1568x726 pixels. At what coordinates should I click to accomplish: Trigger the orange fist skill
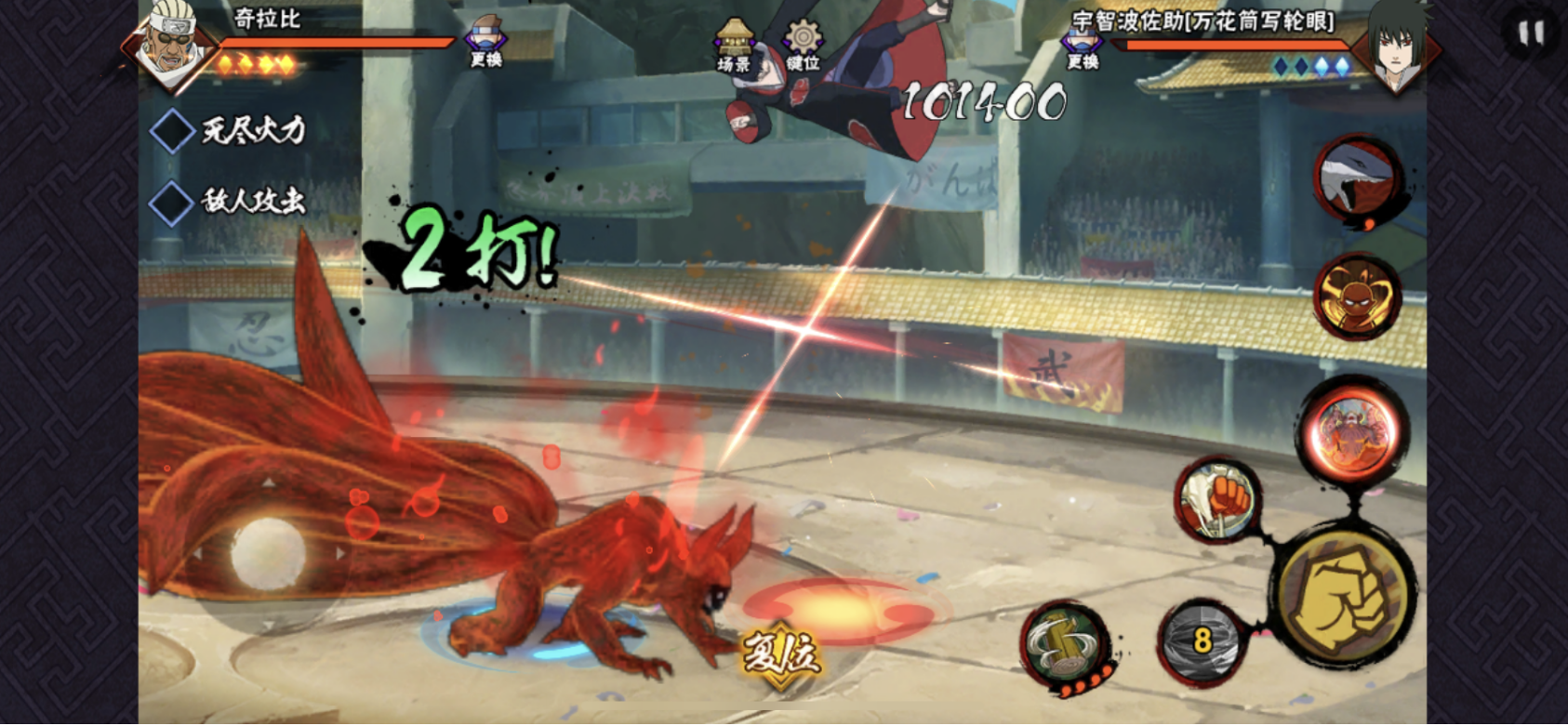click(1218, 499)
